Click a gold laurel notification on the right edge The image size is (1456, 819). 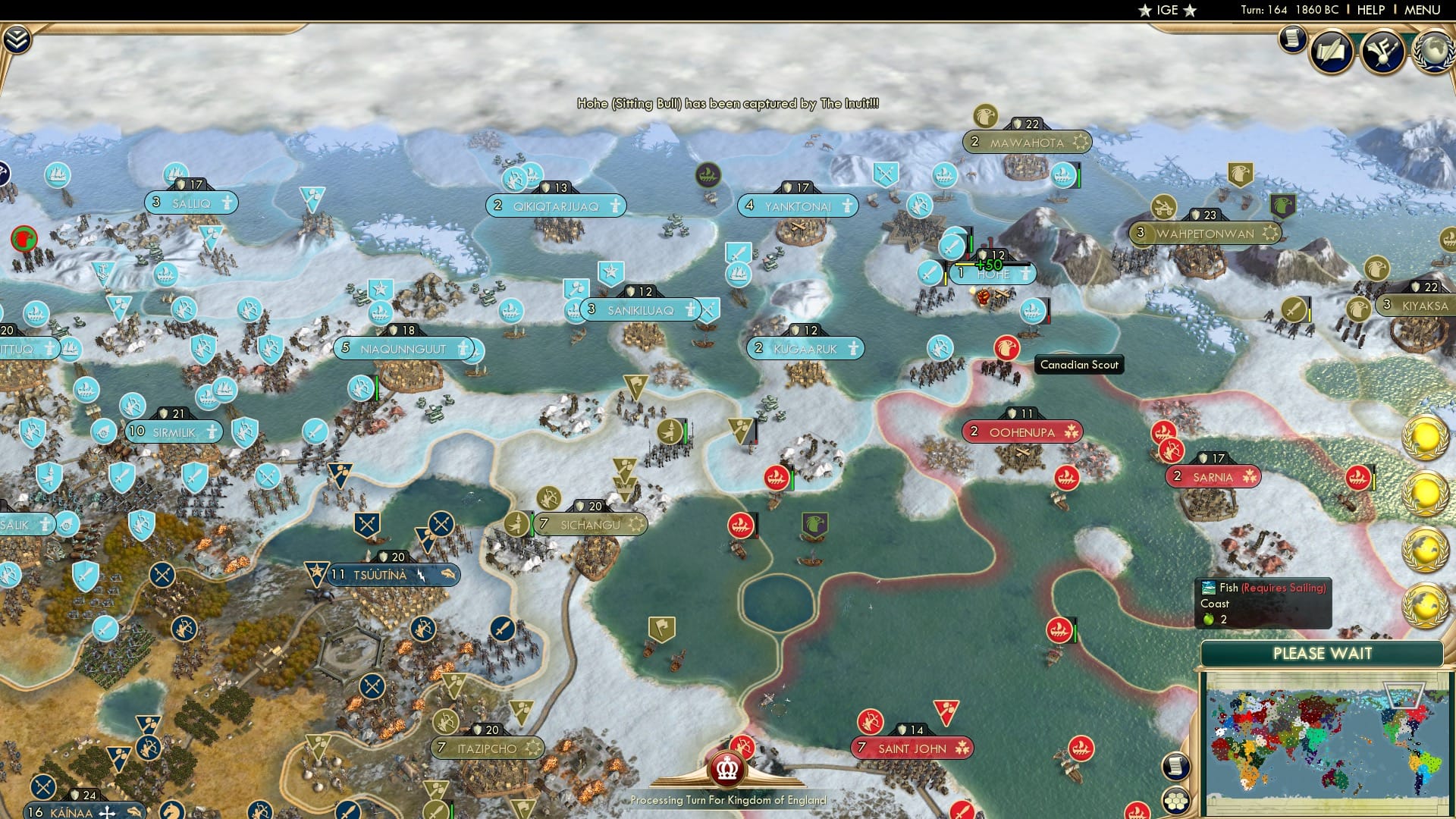(x=1424, y=438)
